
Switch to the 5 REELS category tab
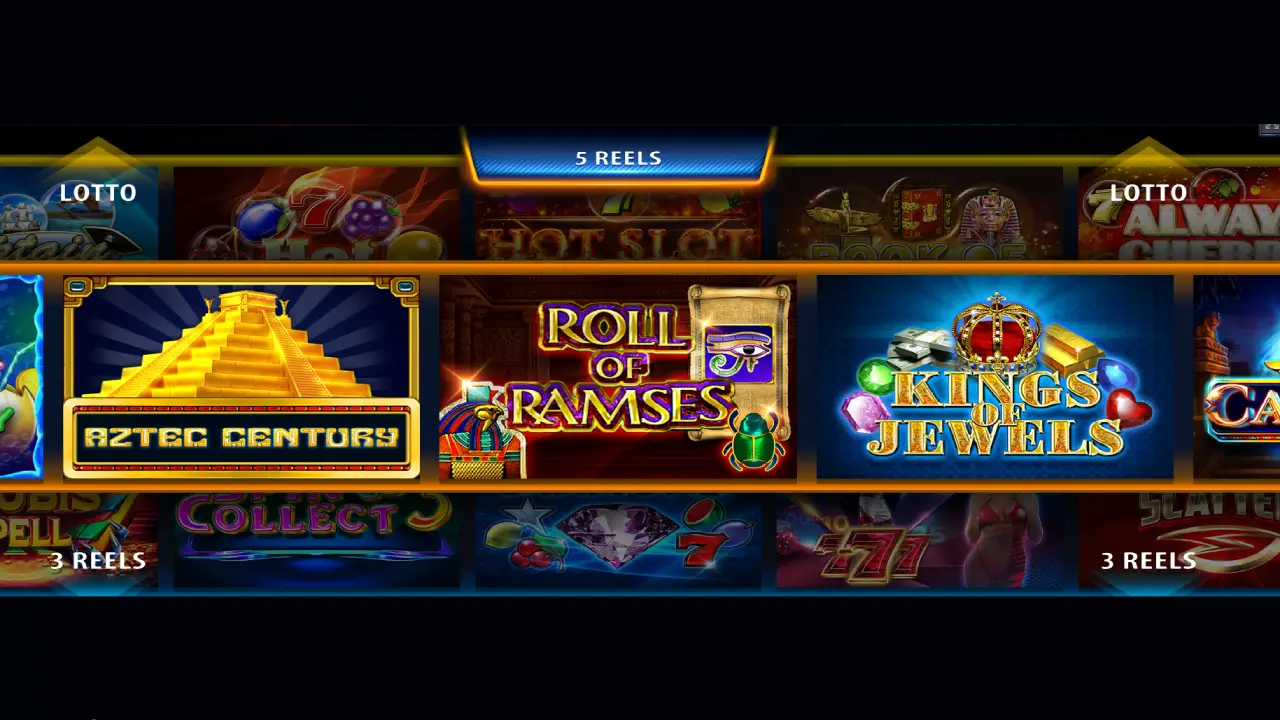[x=620, y=157]
